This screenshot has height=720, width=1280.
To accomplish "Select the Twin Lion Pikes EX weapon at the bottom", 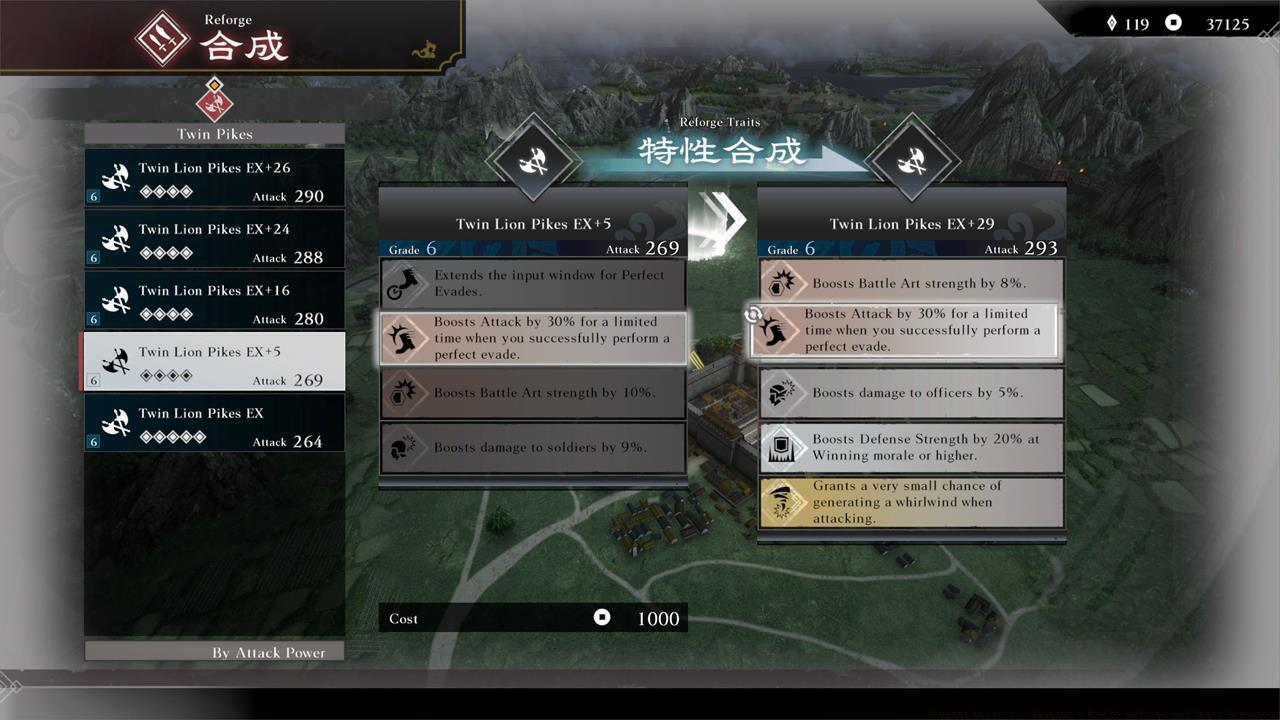I will [x=214, y=423].
